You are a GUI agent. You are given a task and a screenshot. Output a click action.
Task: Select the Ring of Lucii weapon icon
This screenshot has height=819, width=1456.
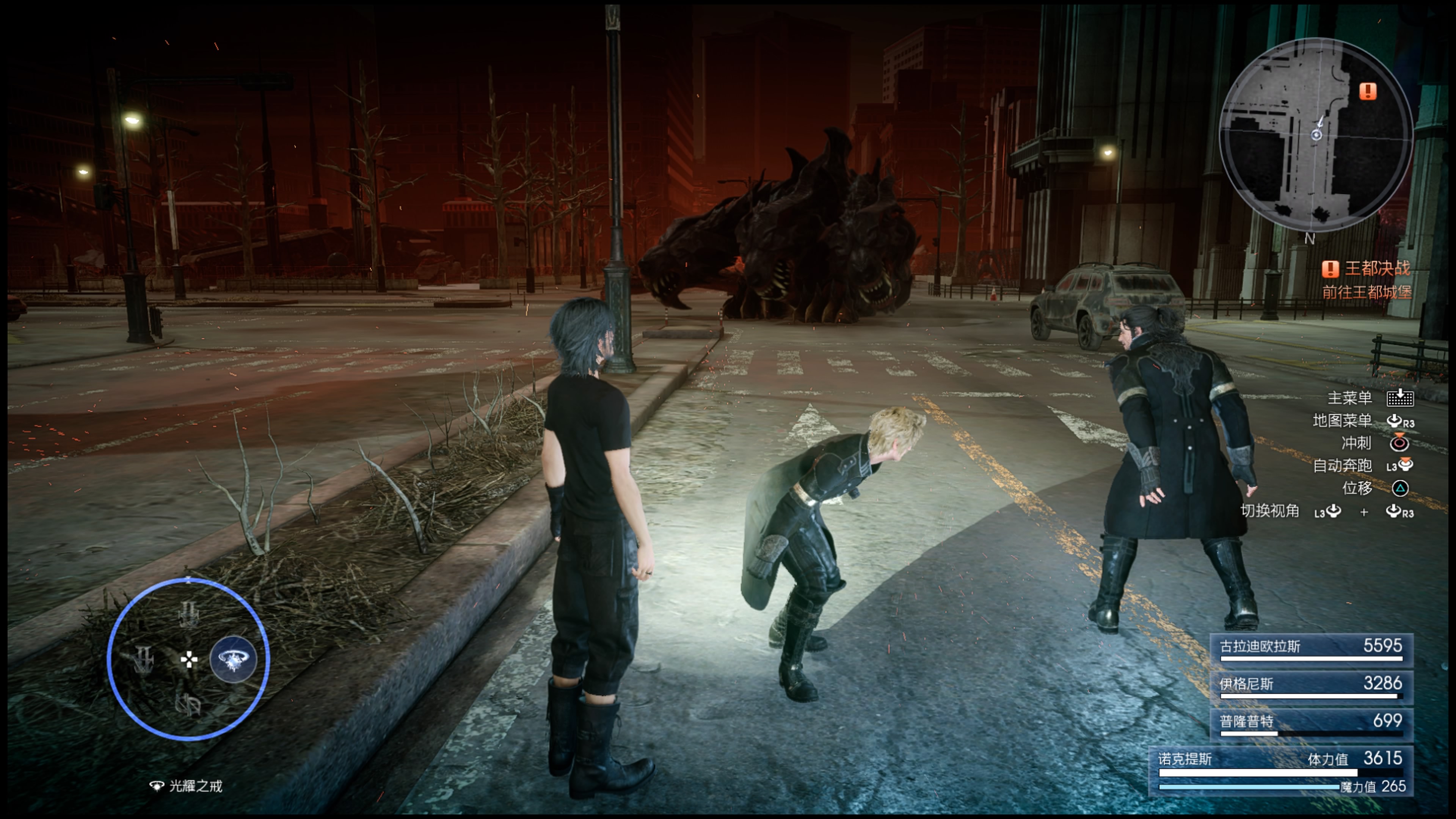pyautogui.click(x=233, y=659)
